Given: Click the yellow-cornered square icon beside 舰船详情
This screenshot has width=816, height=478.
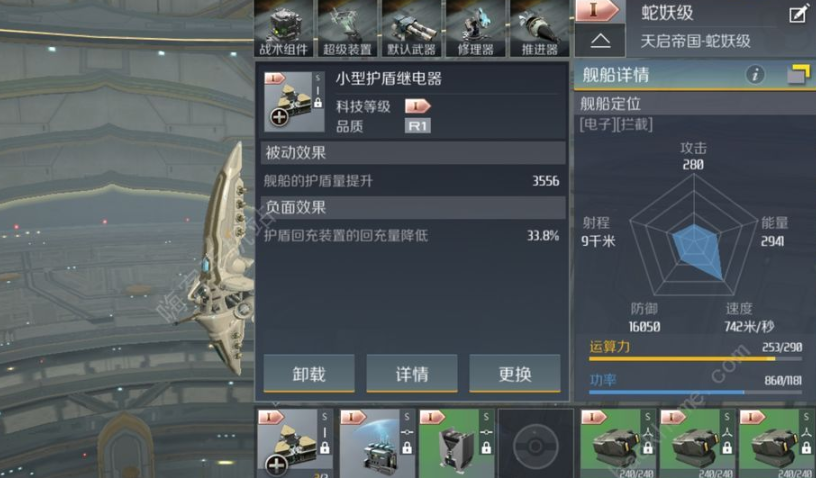Looking at the screenshot, I should pyautogui.click(x=797, y=74).
